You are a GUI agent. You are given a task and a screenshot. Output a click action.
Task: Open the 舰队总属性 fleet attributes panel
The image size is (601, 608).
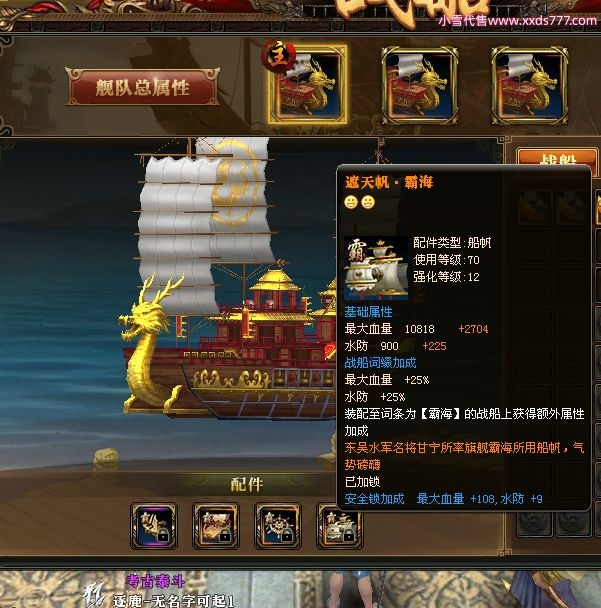[142, 88]
